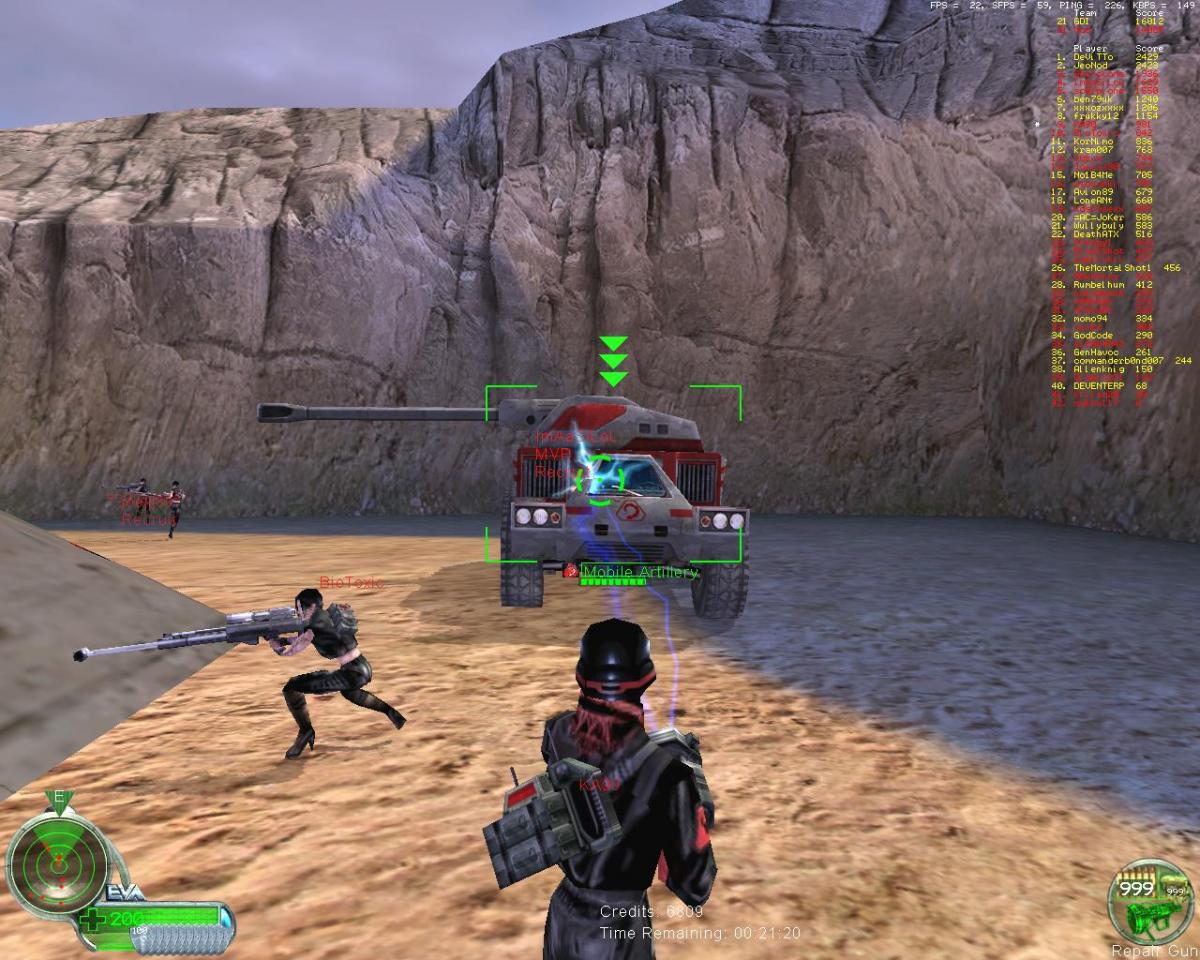
Task: Pick player LoneANt from the score list
Action: point(1092,200)
